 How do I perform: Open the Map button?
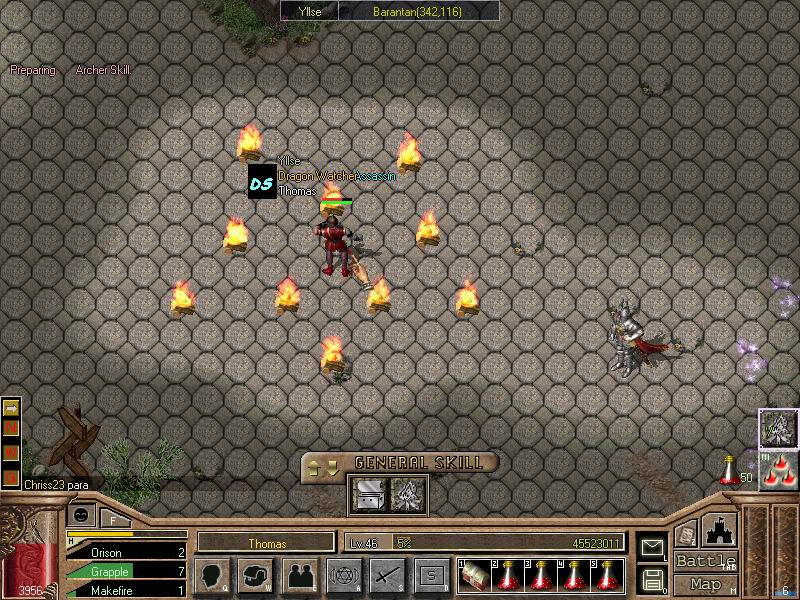pos(706,584)
